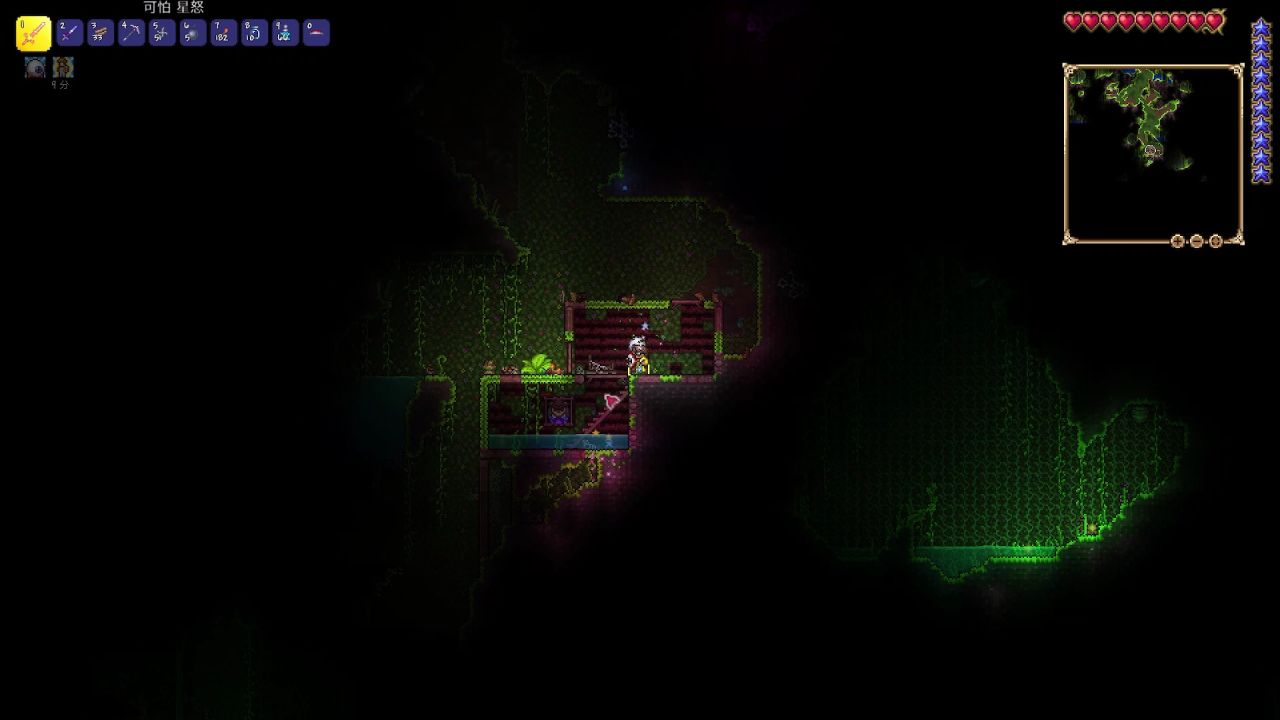Select the stack of 51 in slot 5
The width and height of the screenshot is (1280, 720).
[x=162, y=33]
